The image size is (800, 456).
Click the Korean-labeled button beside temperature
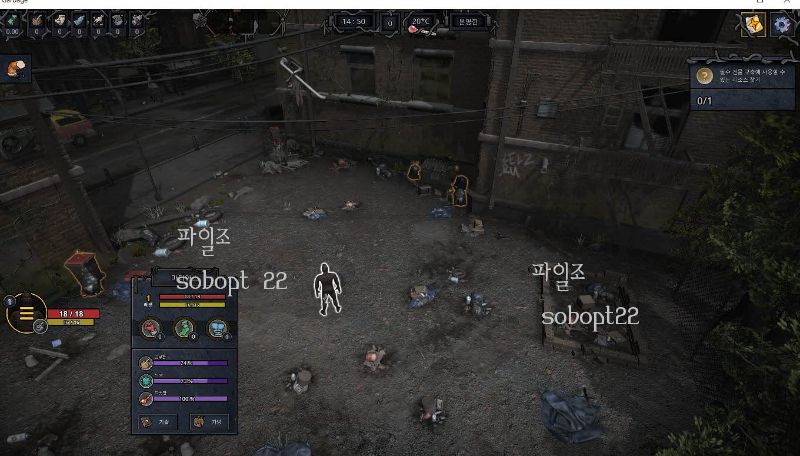(x=468, y=21)
